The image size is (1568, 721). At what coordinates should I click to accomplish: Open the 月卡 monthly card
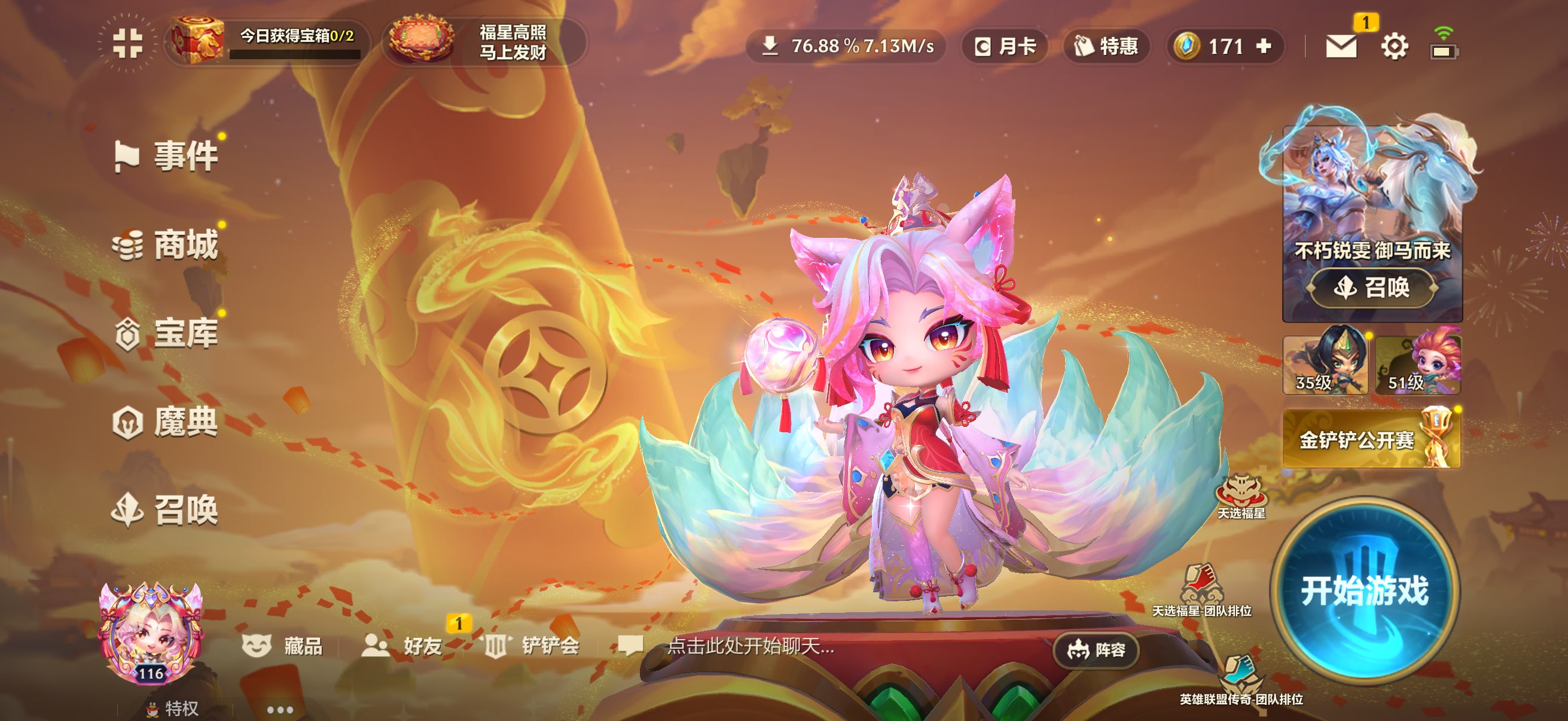1005,46
